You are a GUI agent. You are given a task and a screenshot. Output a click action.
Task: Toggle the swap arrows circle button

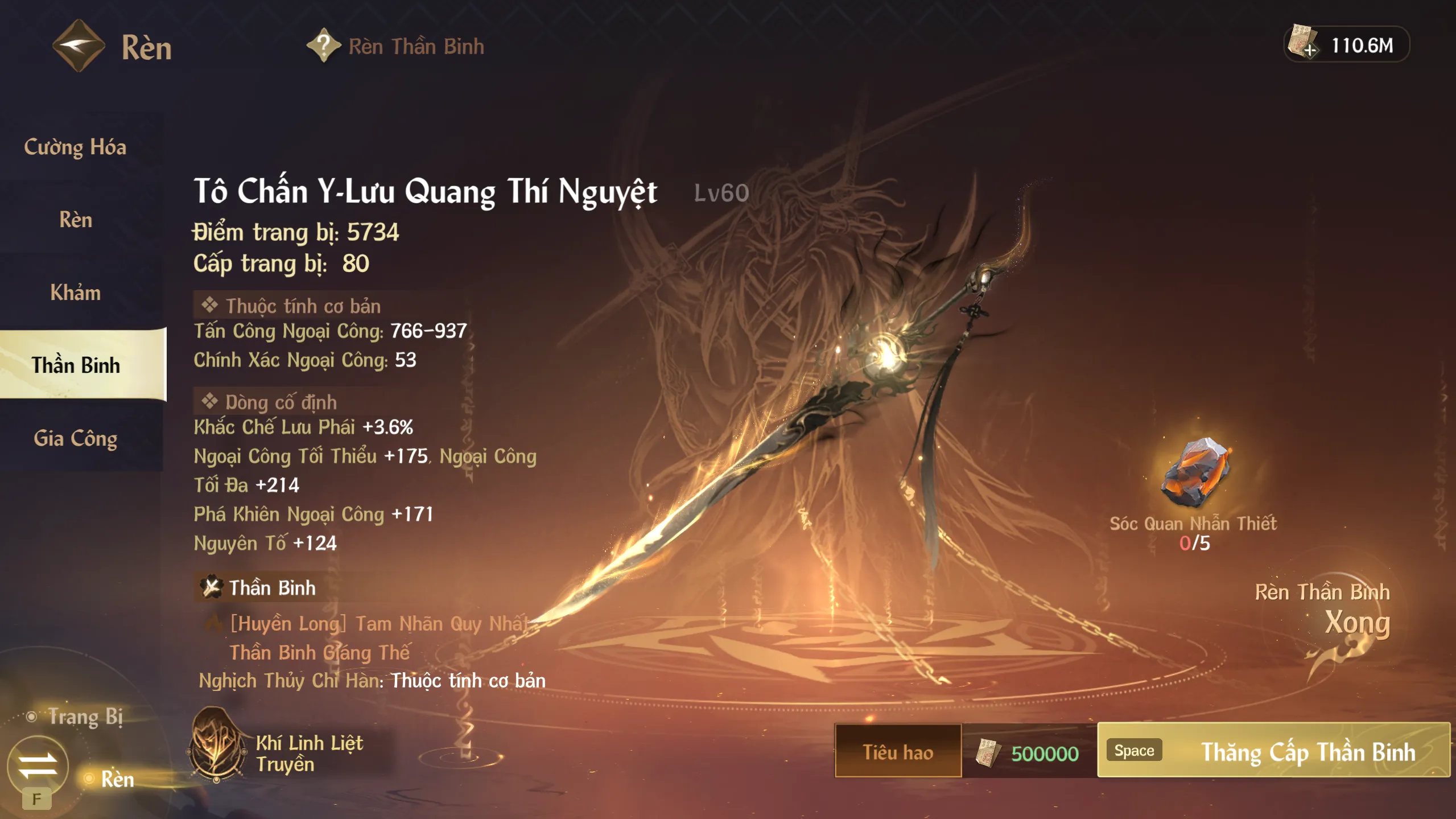(38, 765)
